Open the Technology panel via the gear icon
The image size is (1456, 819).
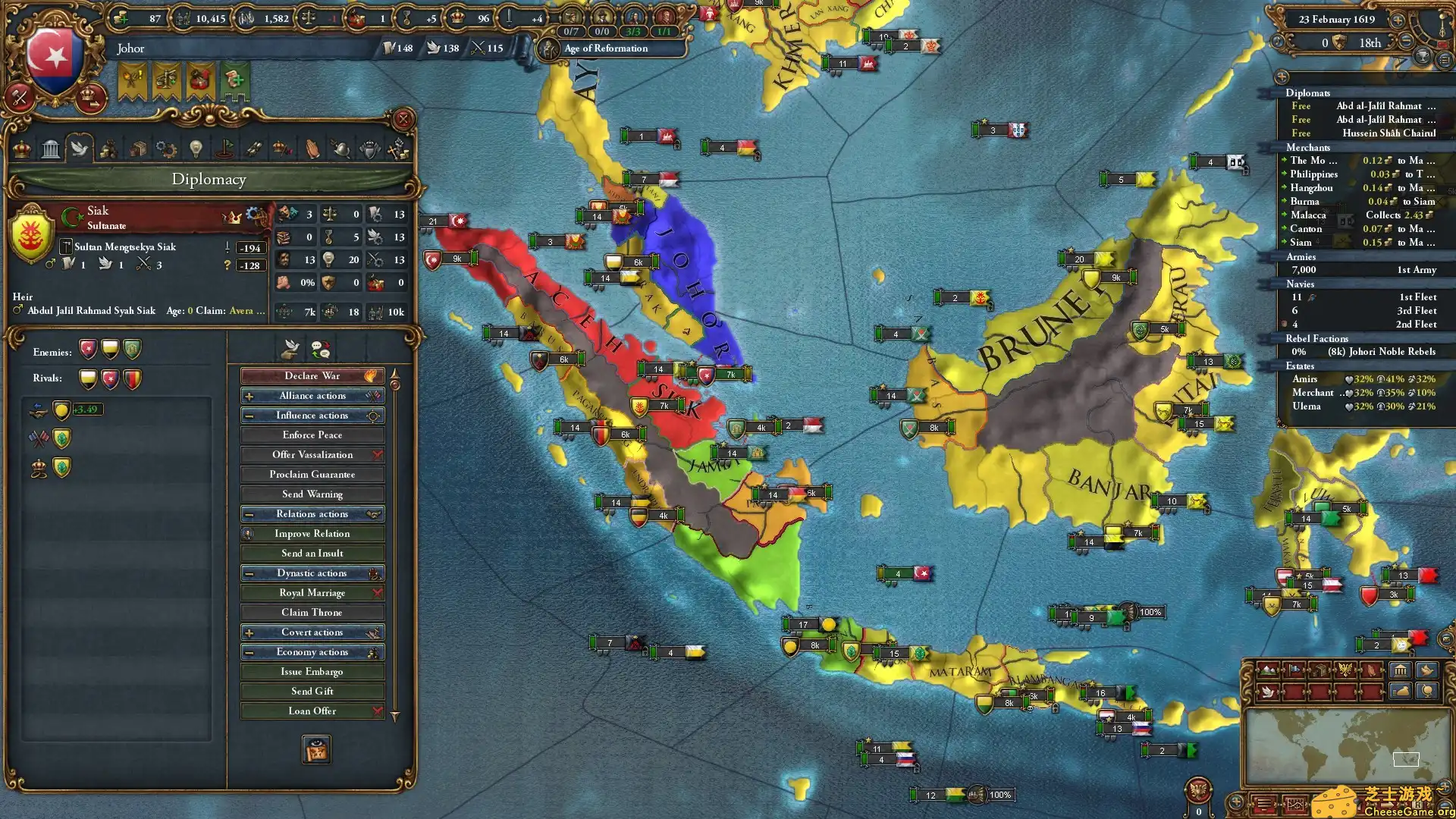[166, 148]
